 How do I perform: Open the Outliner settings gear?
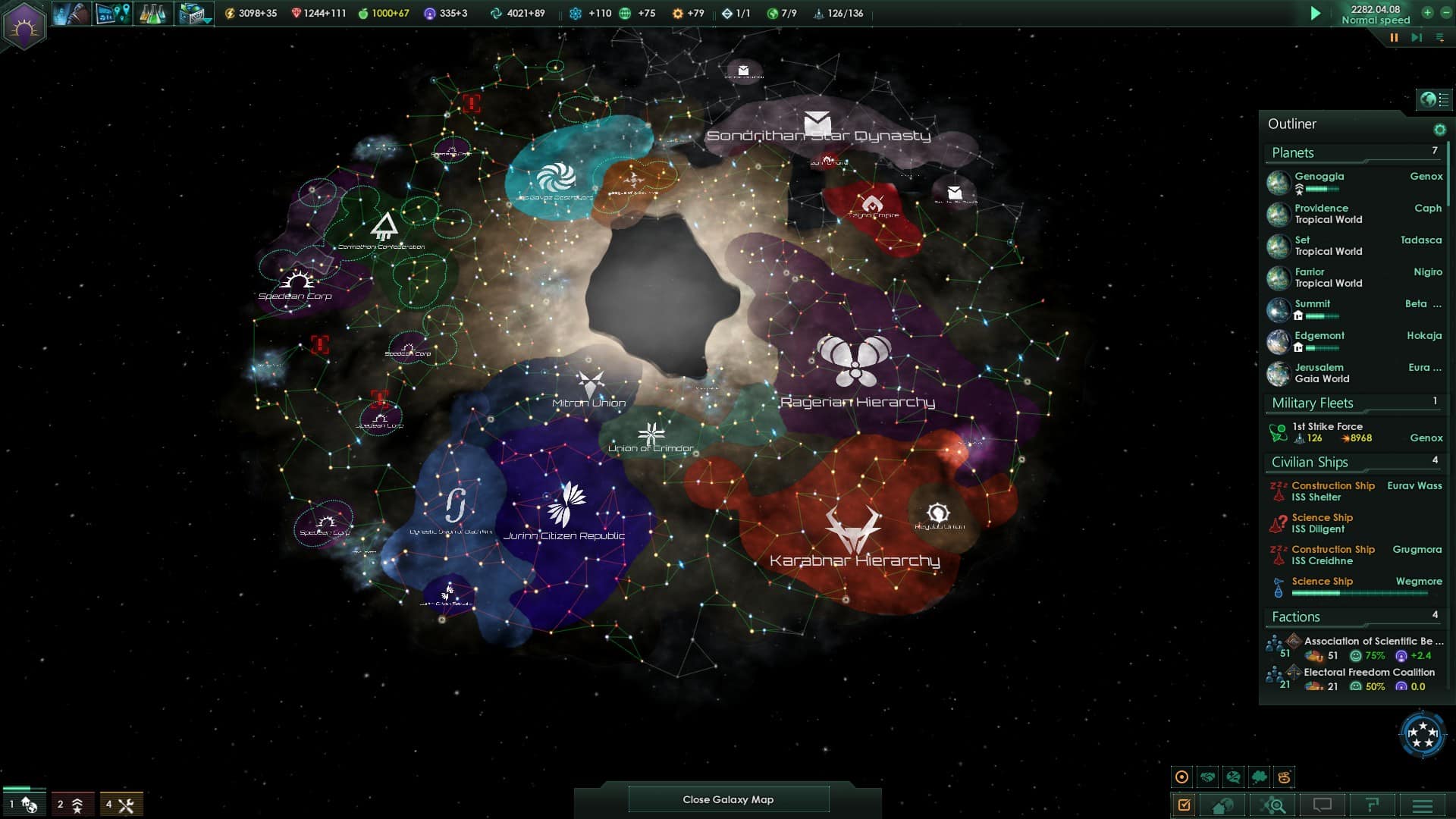1439,129
